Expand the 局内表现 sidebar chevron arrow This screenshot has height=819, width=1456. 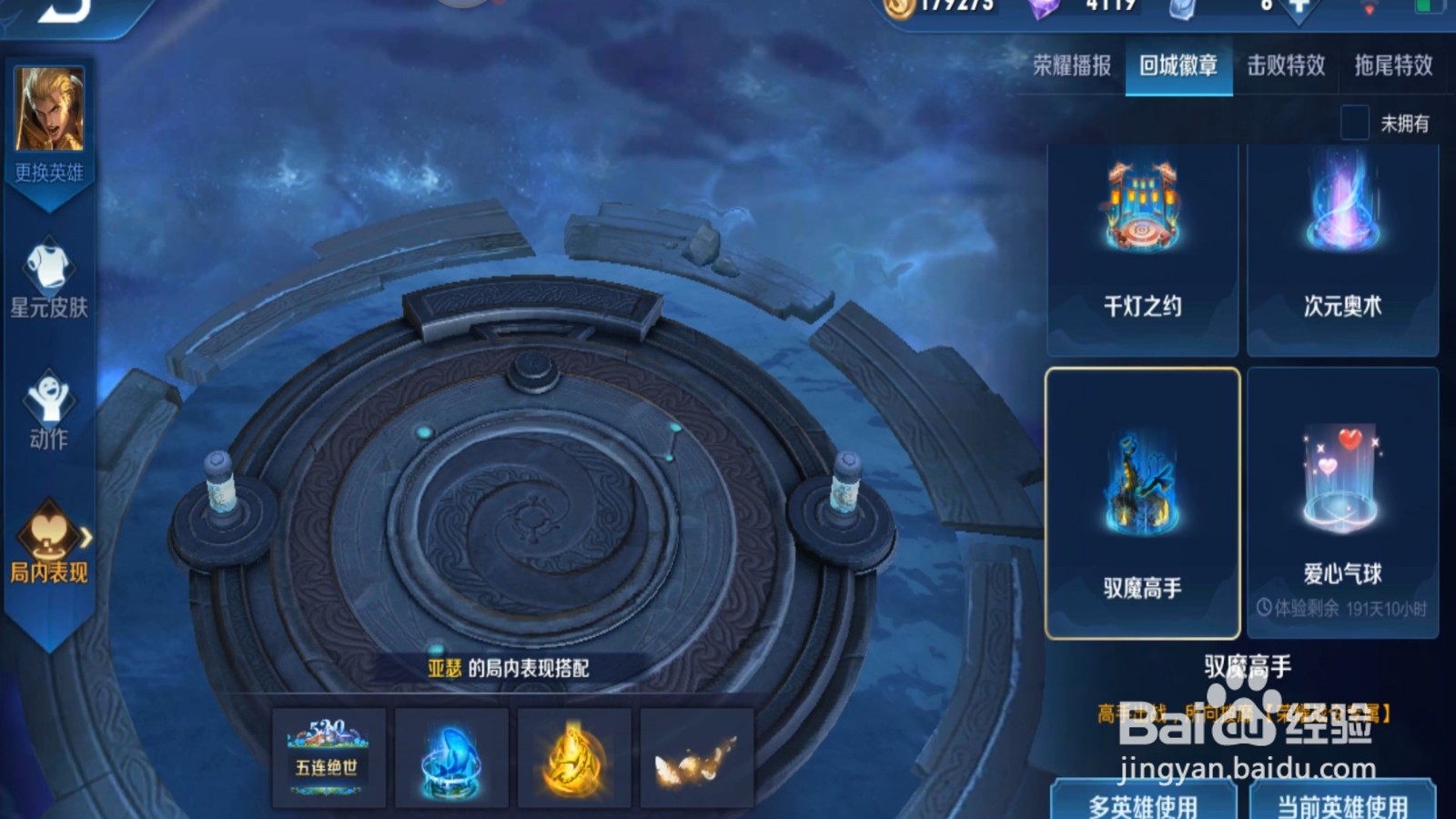(x=86, y=537)
